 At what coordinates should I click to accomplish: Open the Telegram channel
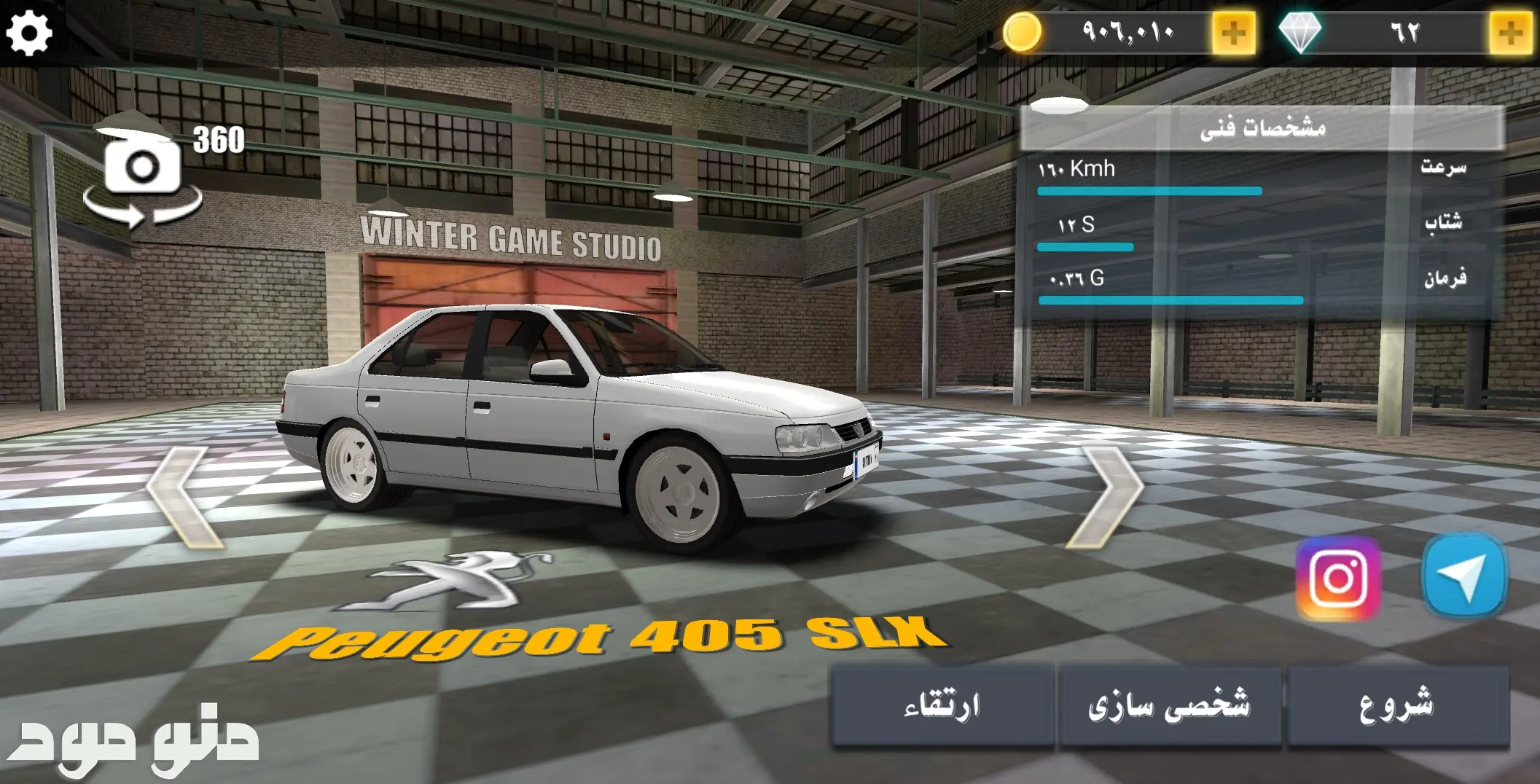(1463, 576)
